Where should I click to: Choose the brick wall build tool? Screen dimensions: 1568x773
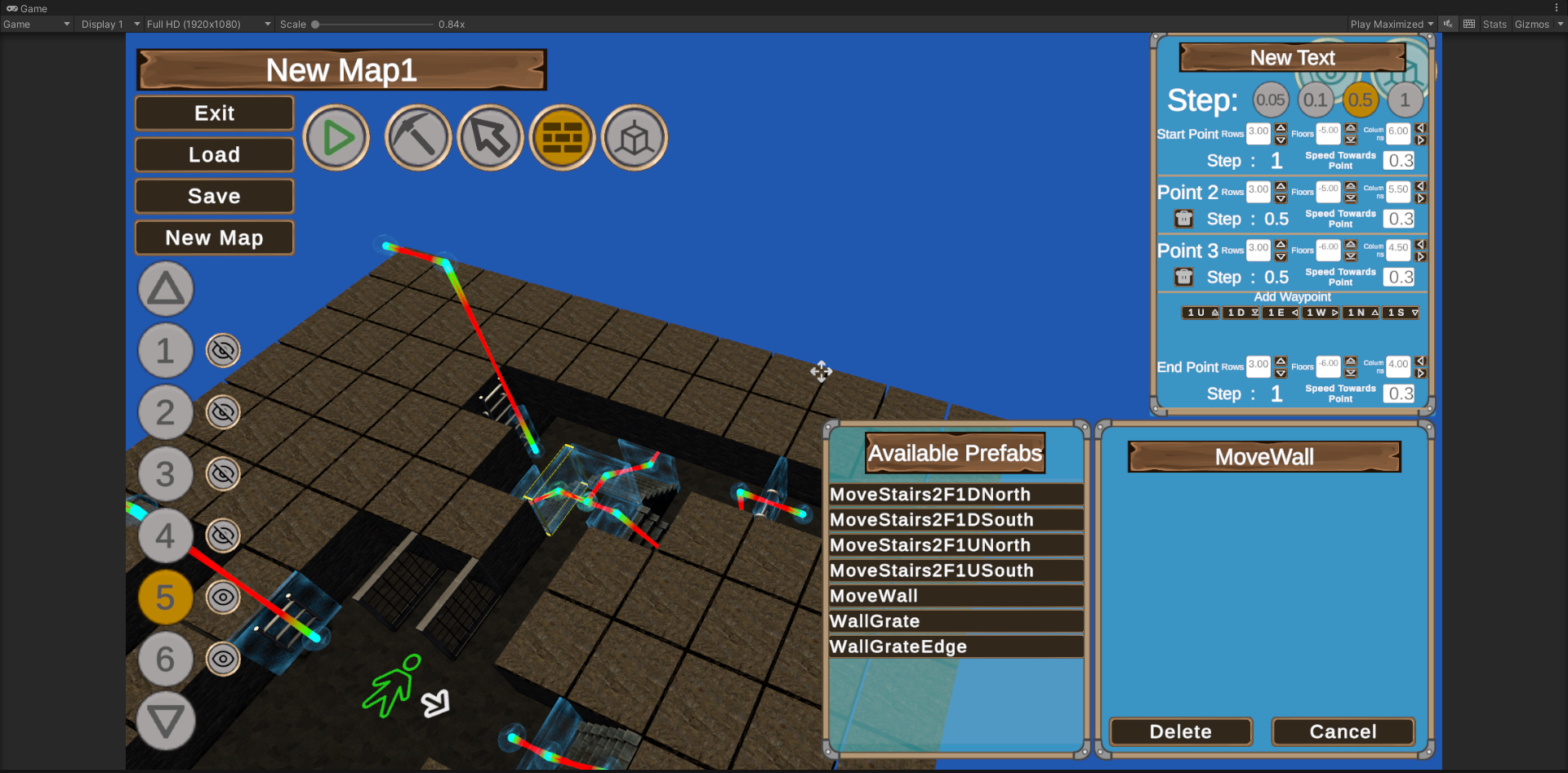pyautogui.click(x=563, y=138)
